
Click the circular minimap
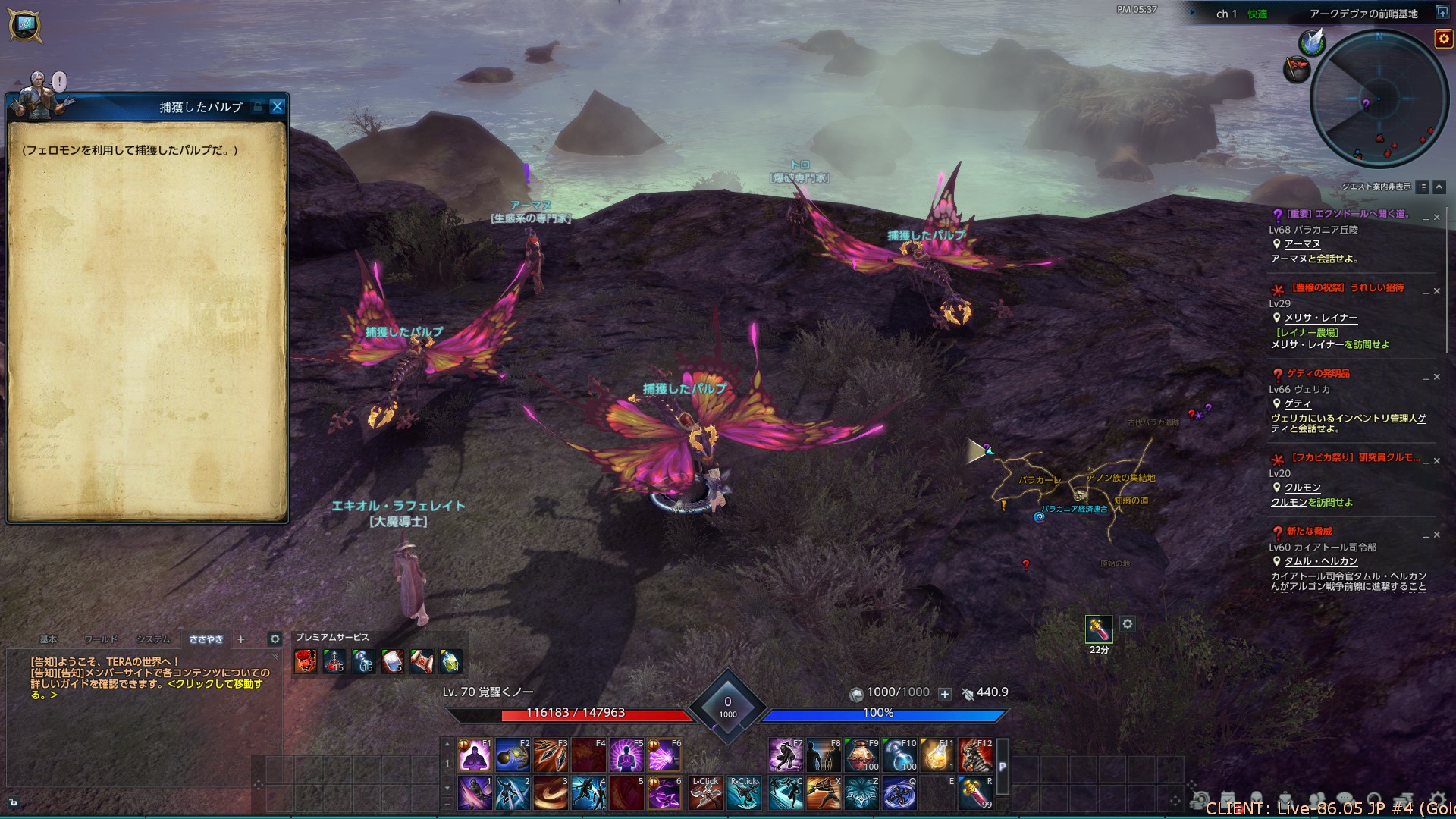[1379, 100]
